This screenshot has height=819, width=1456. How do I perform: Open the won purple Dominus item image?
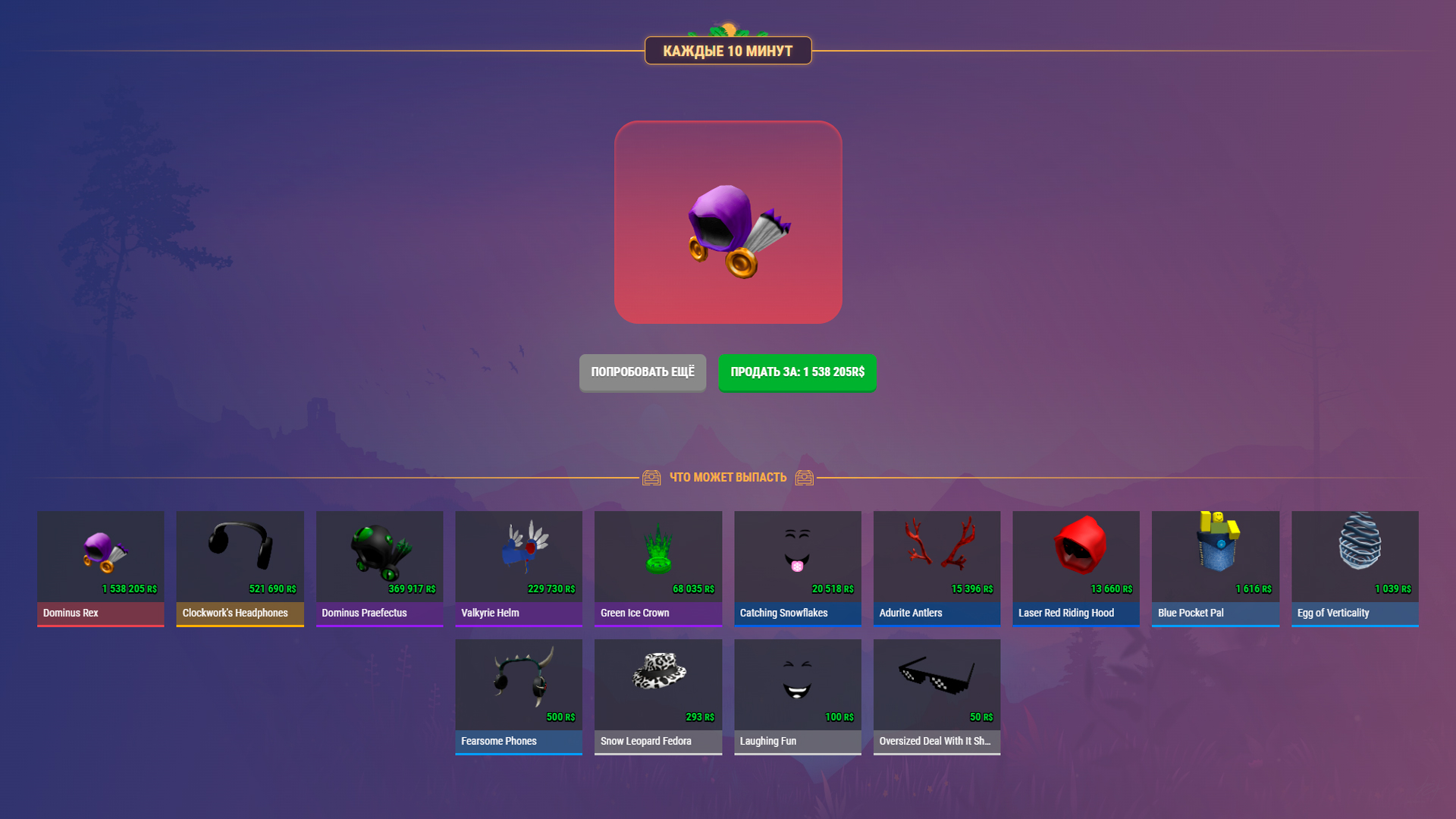coord(728,223)
